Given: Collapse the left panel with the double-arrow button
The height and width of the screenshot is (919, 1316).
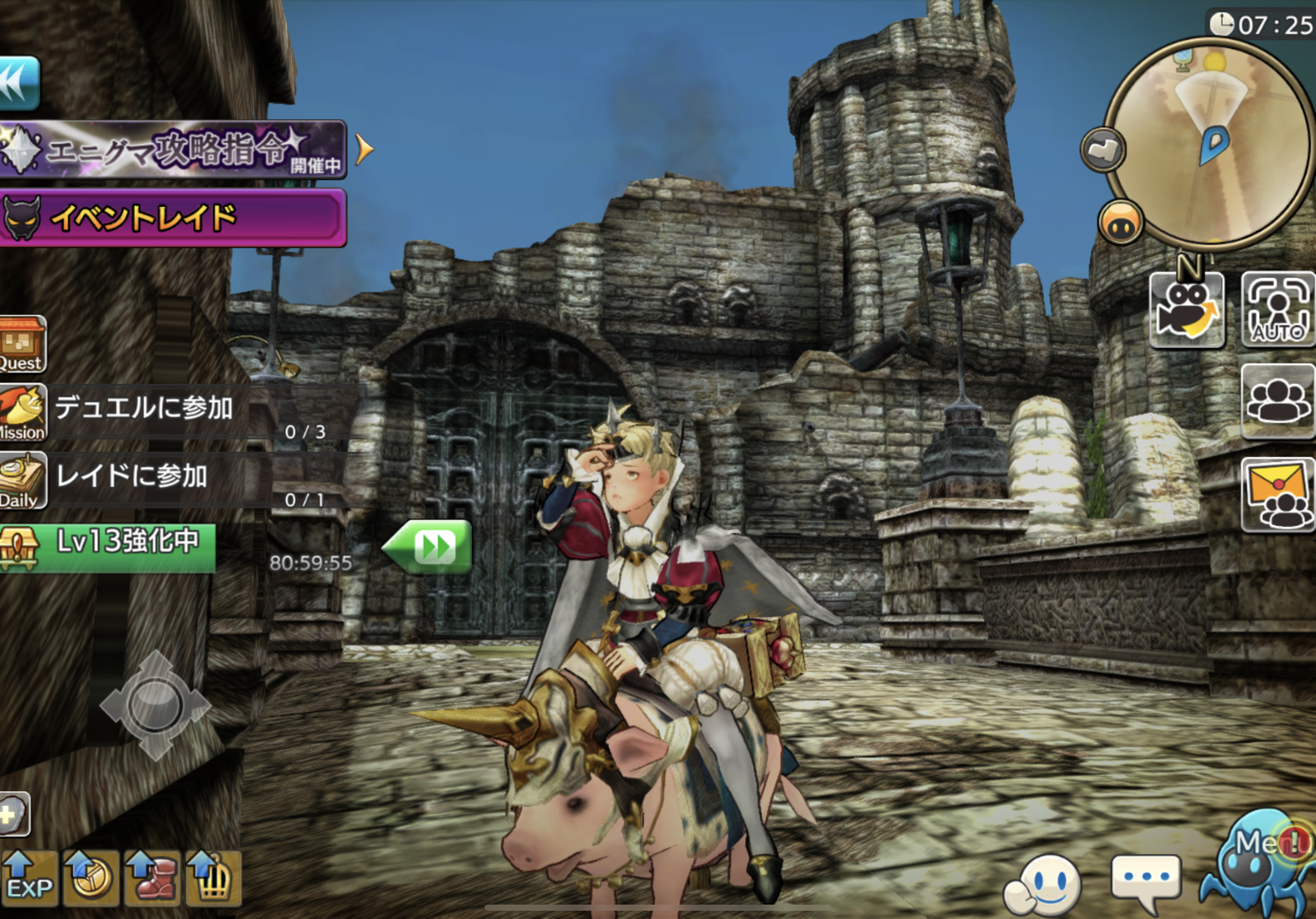Looking at the screenshot, I should click(x=18, y=83).
